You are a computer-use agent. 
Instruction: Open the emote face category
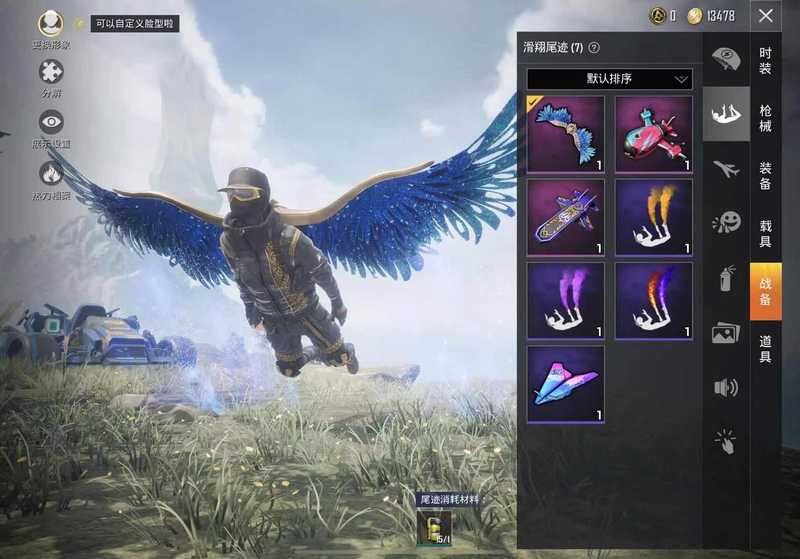(726, 222)
